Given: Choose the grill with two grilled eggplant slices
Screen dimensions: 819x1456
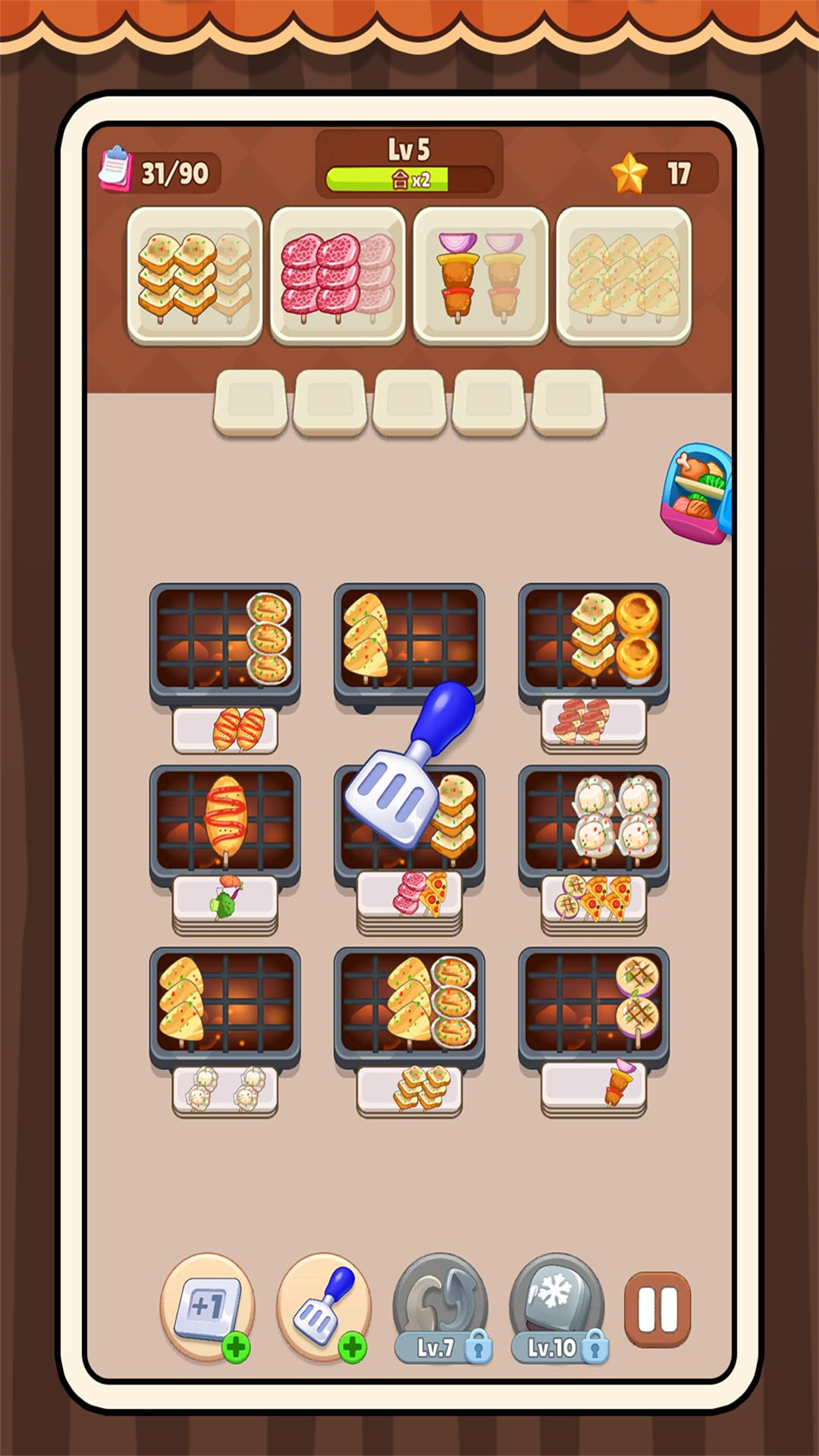Looking at the screenshot, I should pyautogui.click(x=594, y=1004).
